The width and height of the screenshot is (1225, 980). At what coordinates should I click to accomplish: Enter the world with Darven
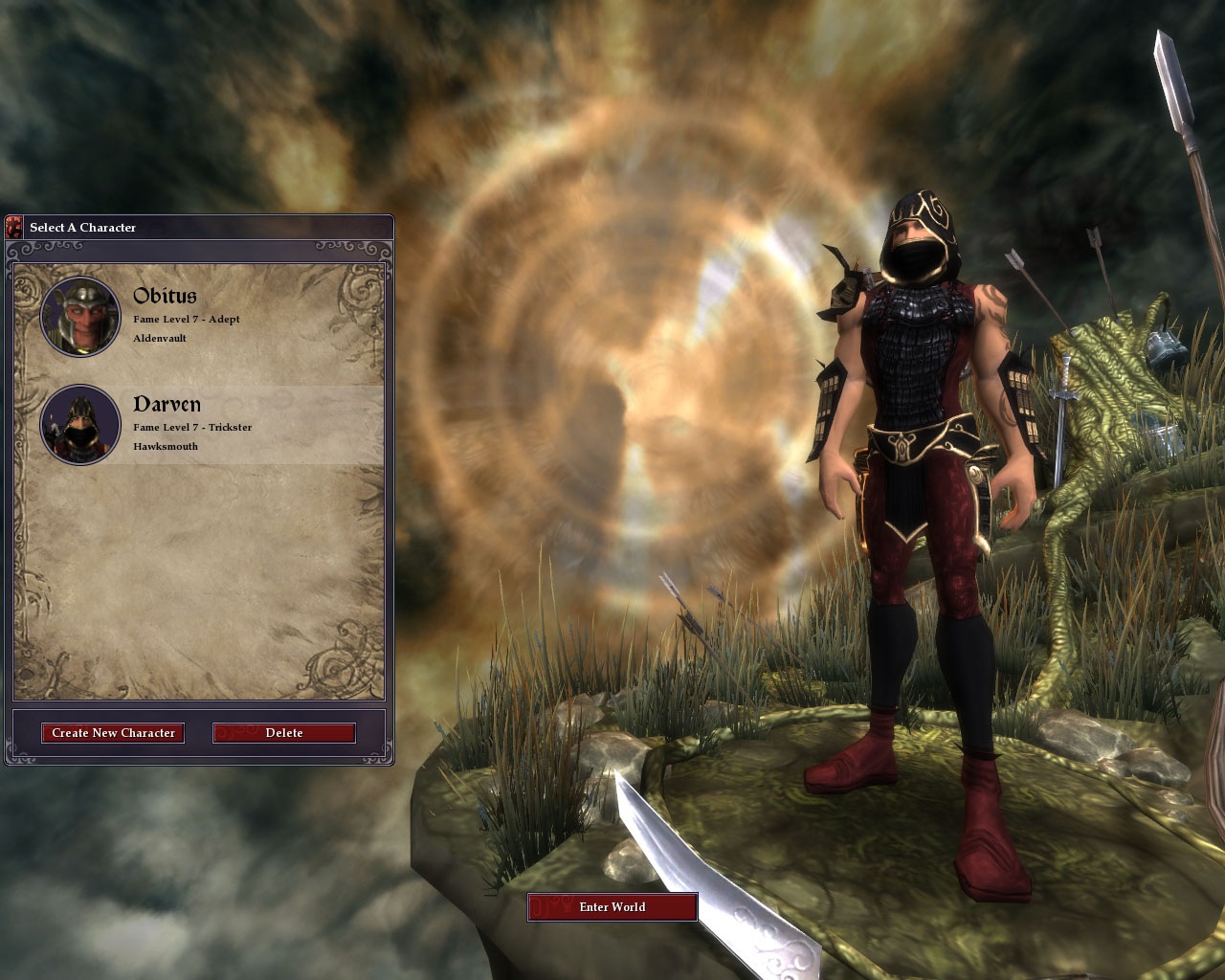(x=612, y=907)
